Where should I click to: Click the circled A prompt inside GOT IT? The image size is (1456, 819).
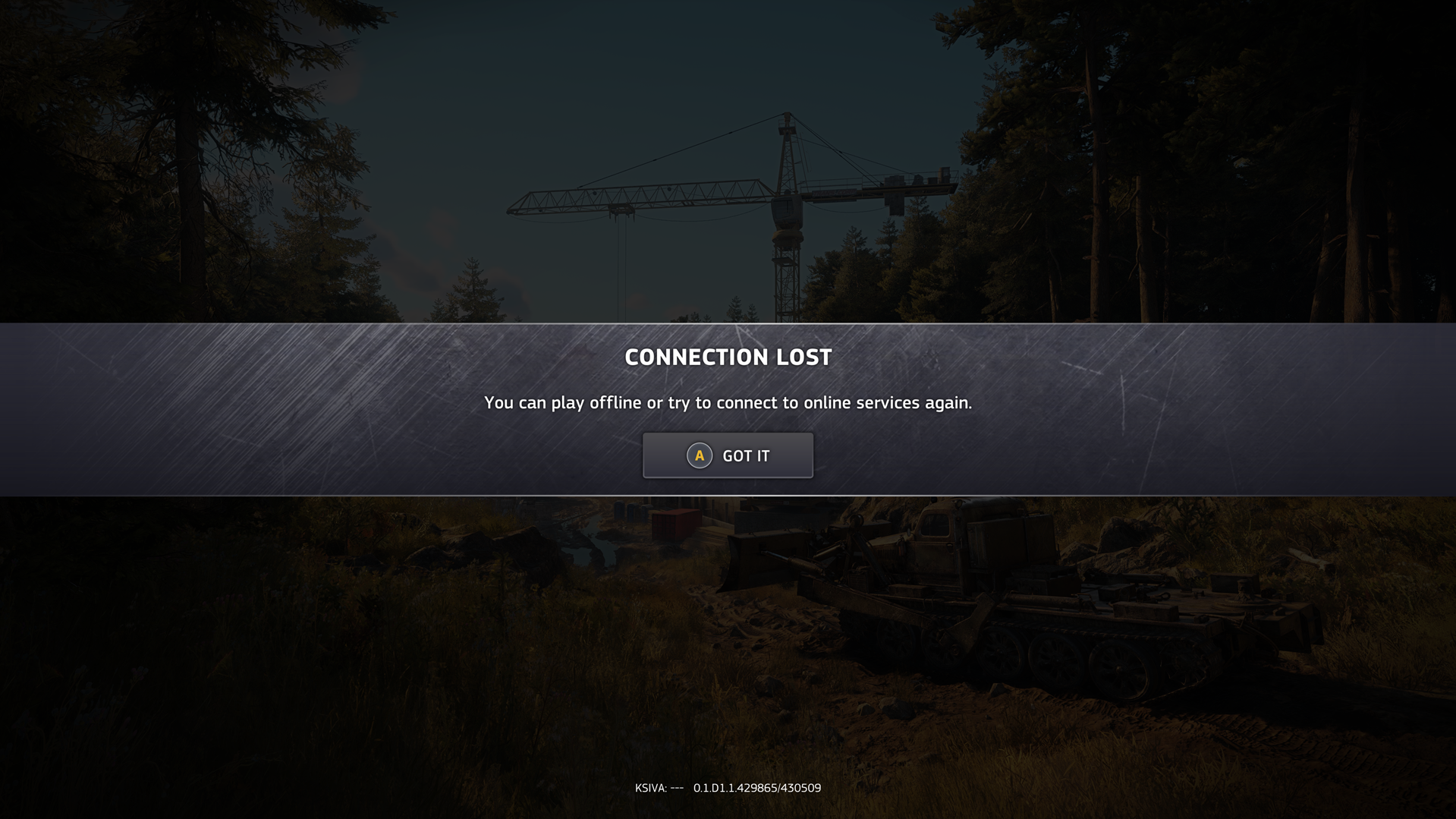(x=697, y=455)
